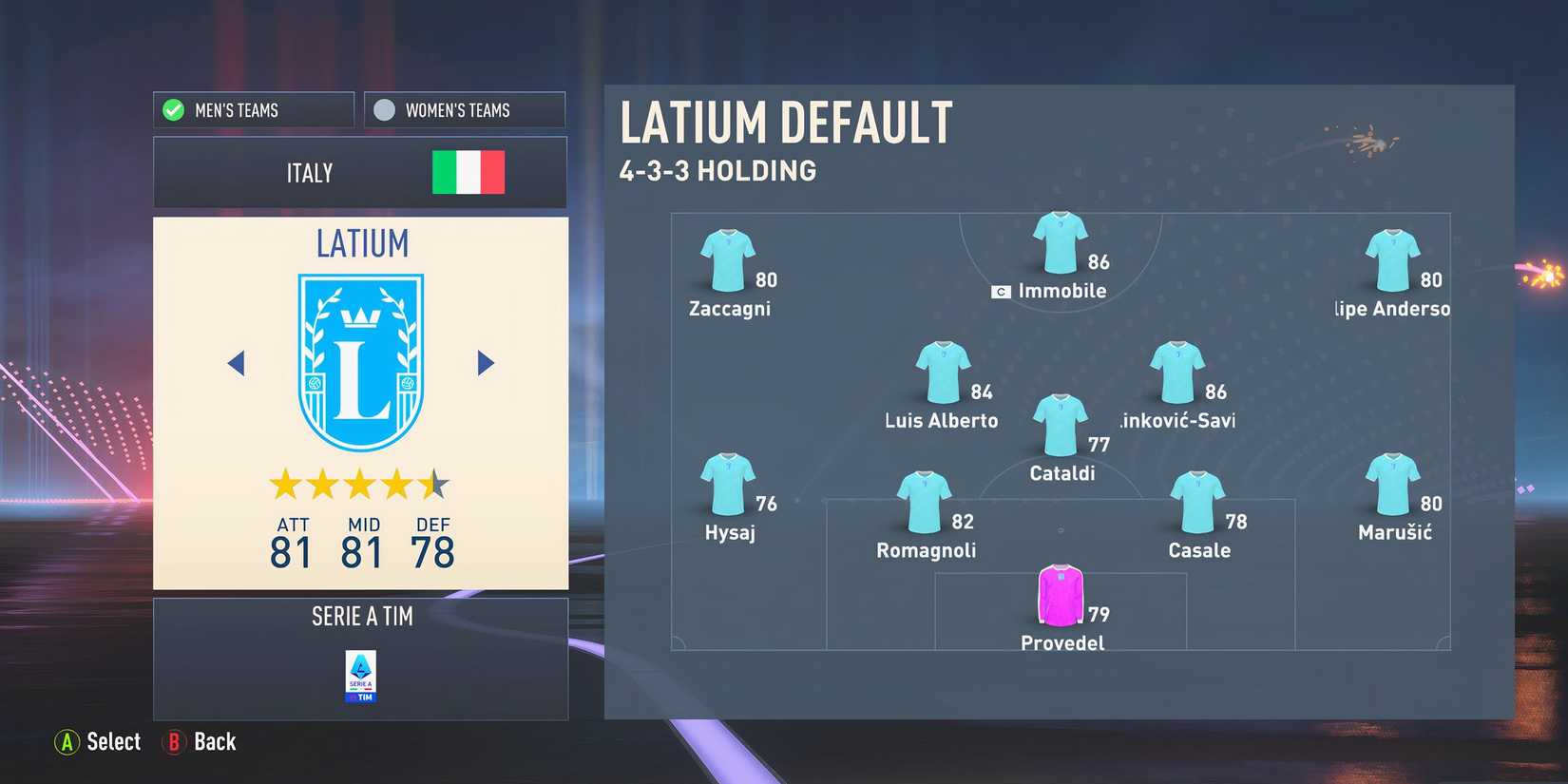Switch to the Men's Teams tab
1568x784 pixels.
[253, 109]
